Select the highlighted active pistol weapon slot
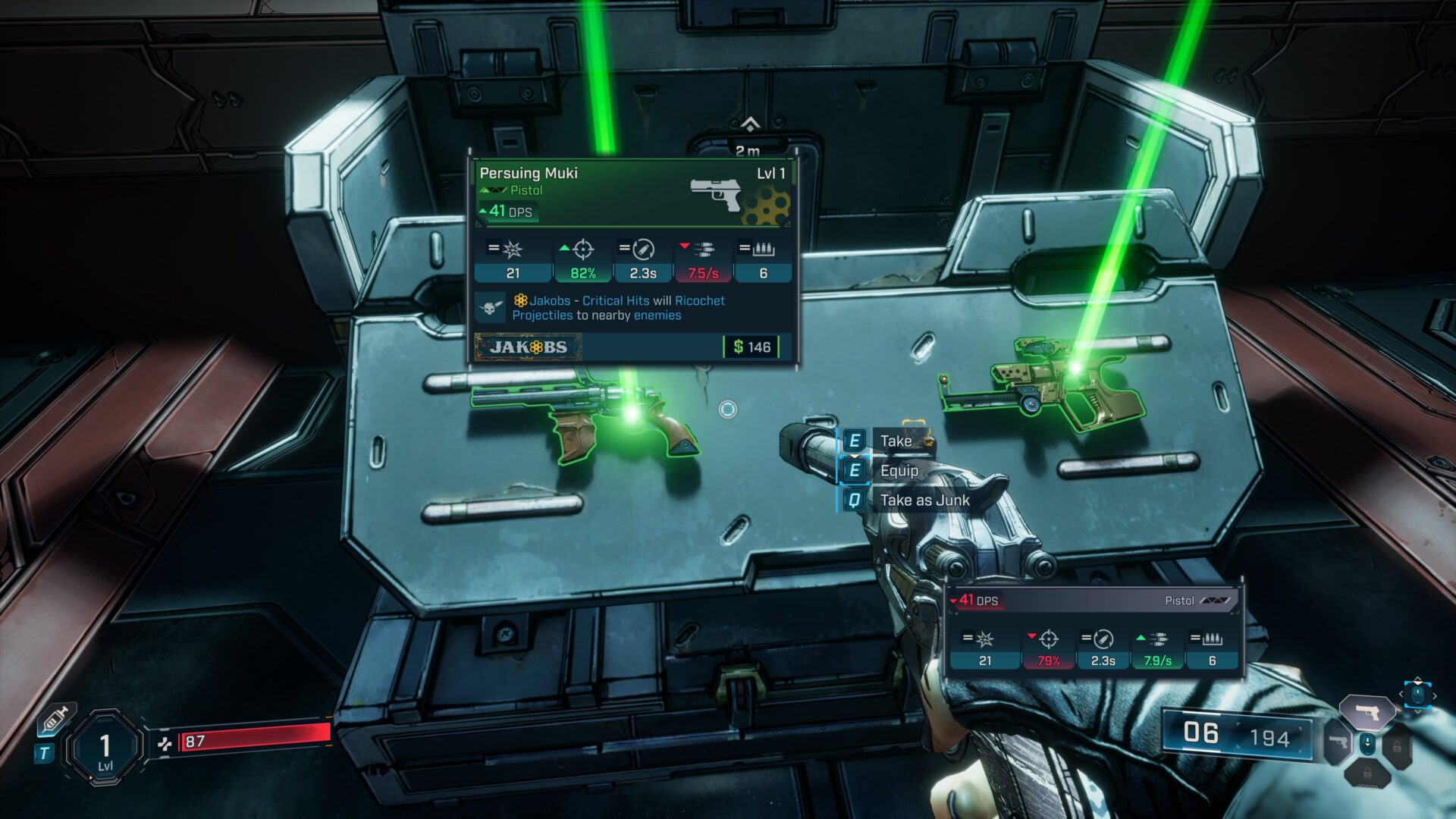 click(x=1367, y=712)
